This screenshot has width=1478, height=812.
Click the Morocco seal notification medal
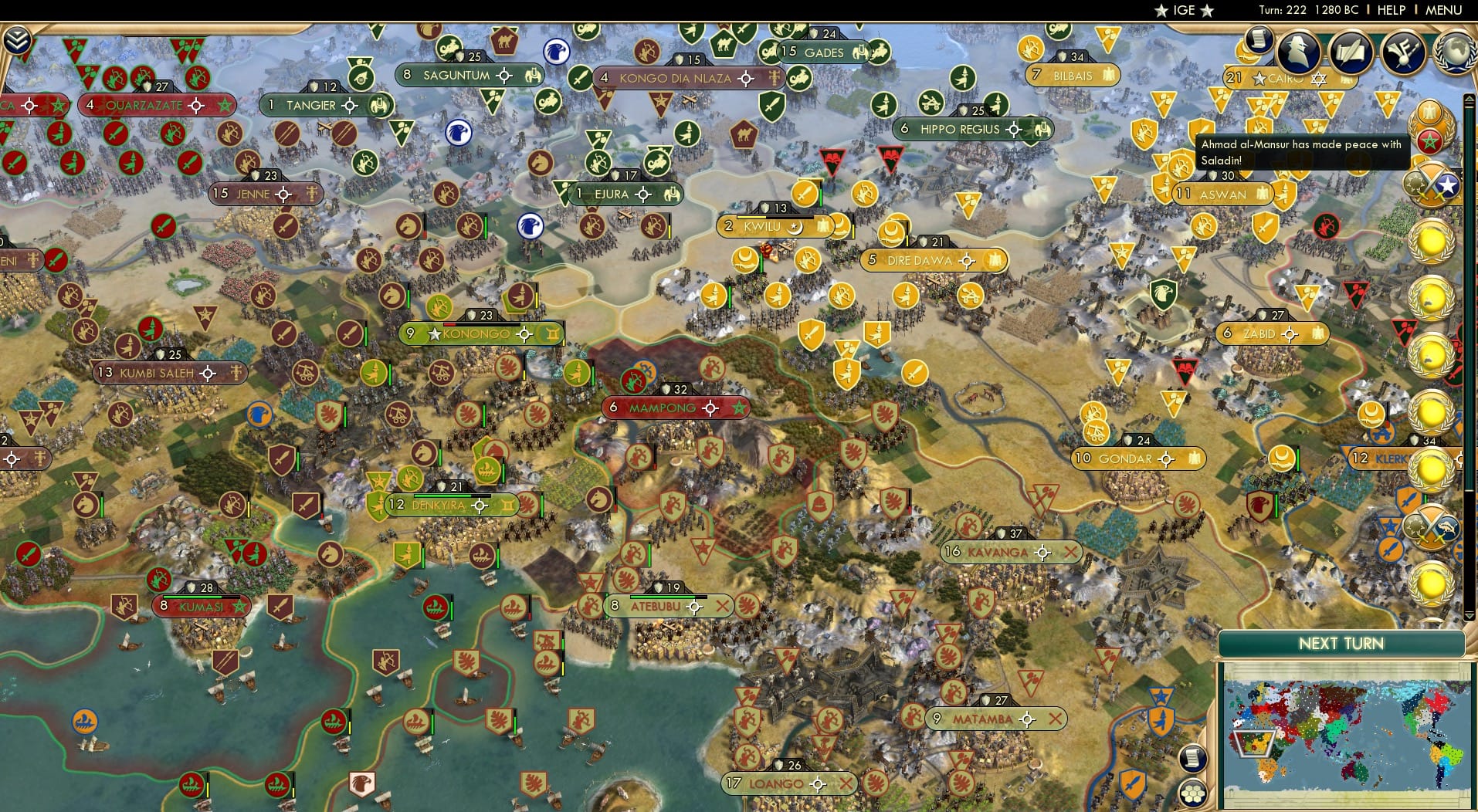click(1429, 142)
